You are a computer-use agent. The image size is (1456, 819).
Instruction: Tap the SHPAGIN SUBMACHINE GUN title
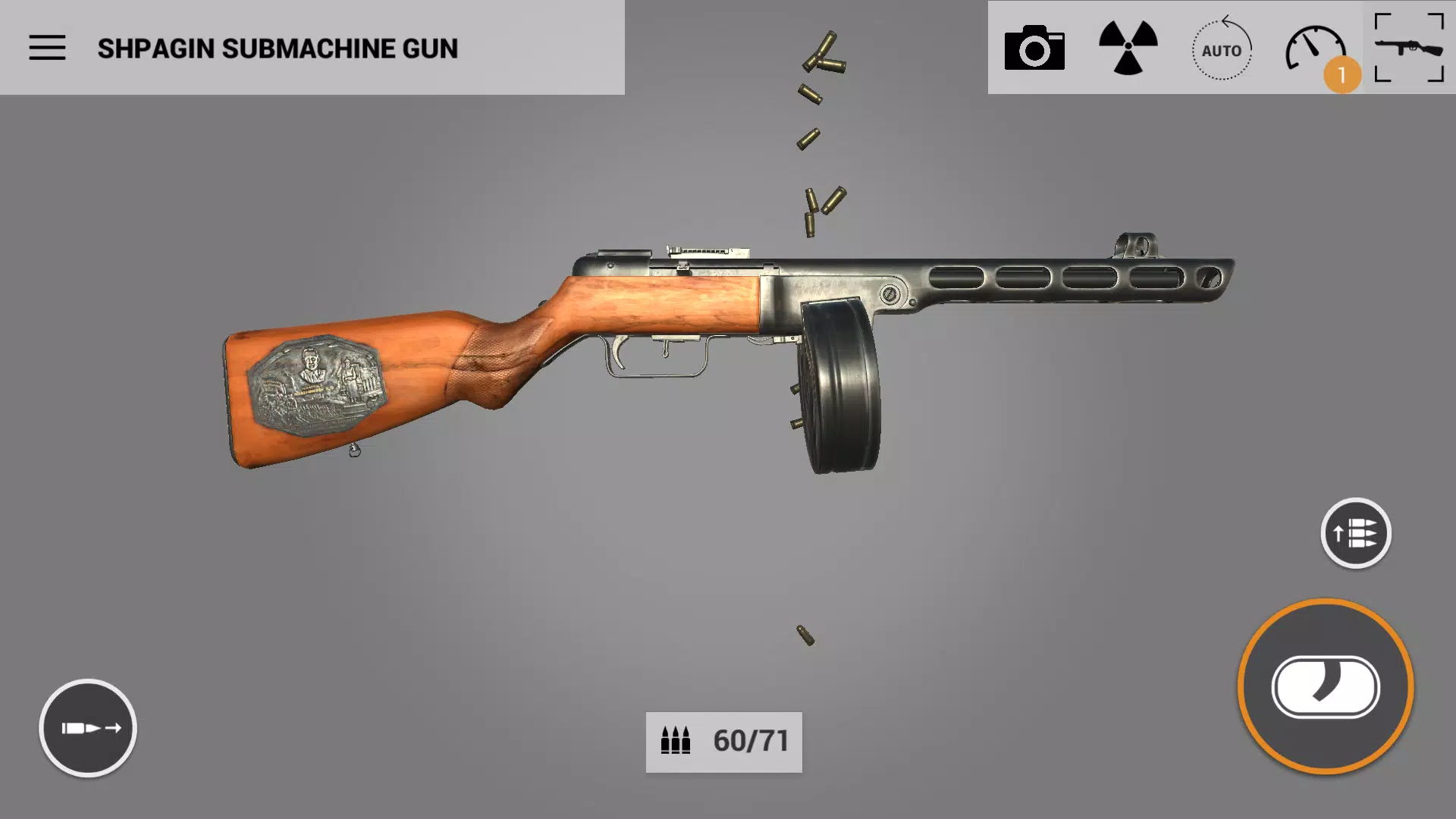point(278,49)
